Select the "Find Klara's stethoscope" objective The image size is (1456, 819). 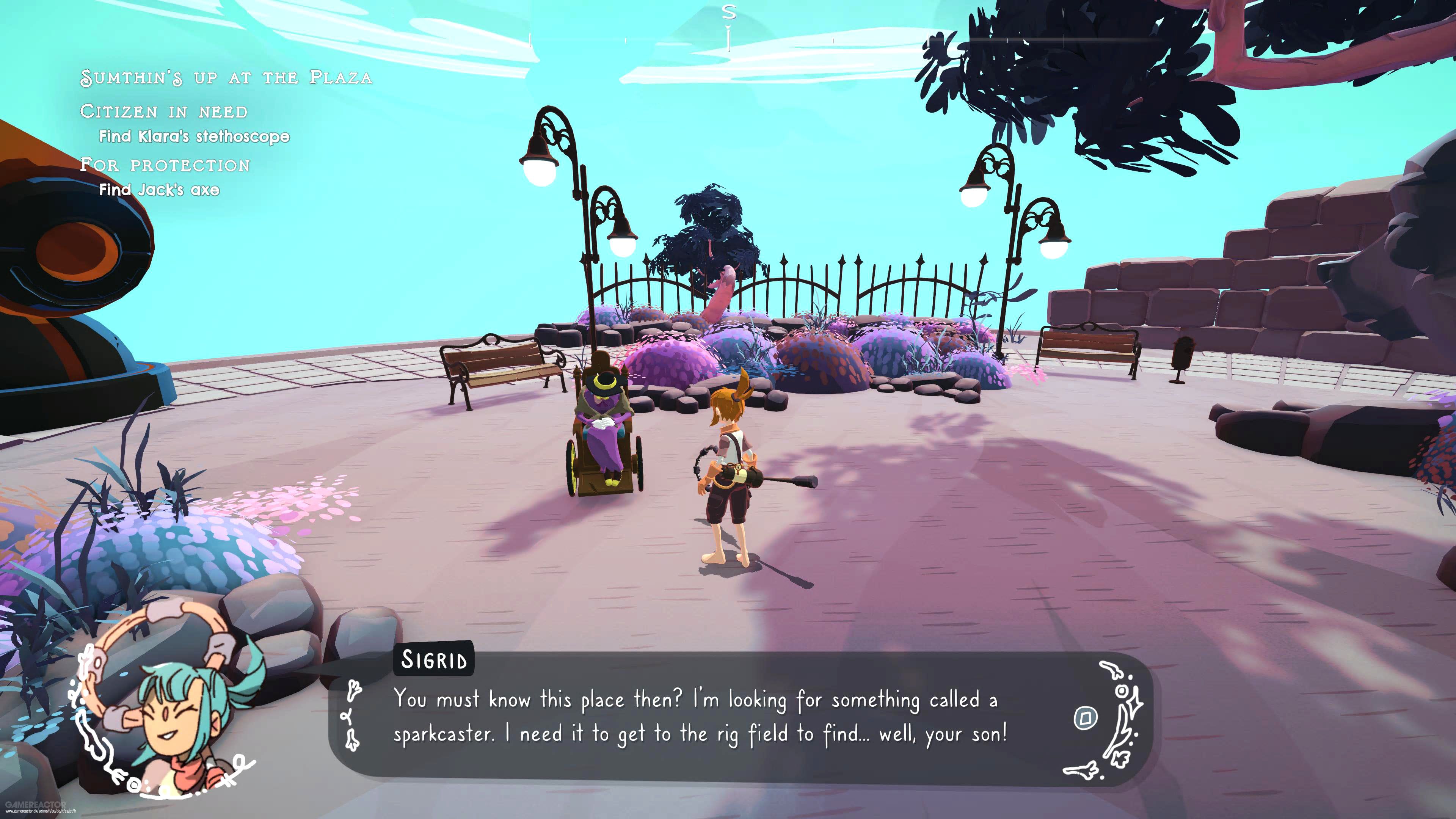tap(194, 136)
